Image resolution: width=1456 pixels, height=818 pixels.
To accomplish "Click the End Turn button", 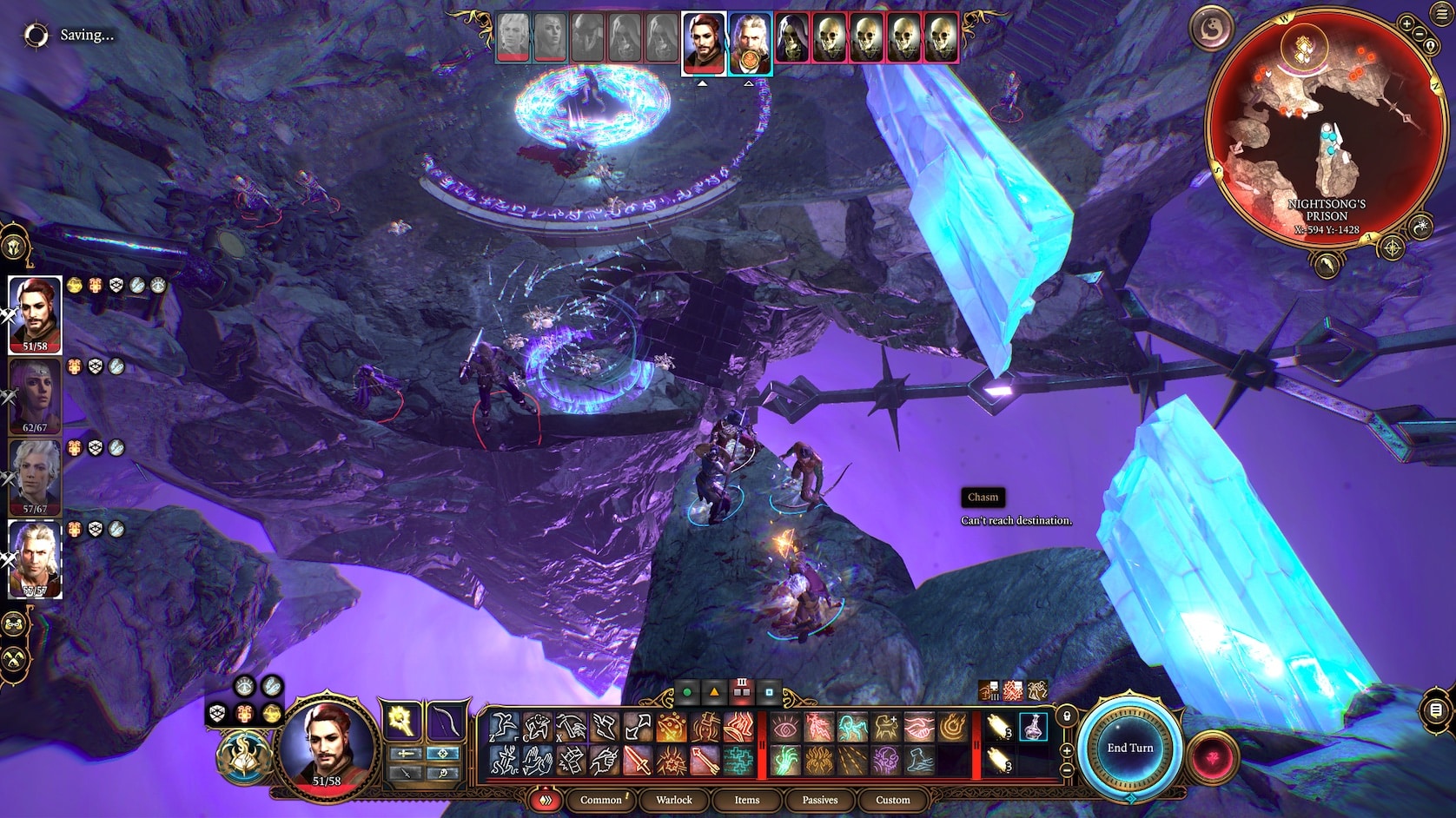I will point(1129,748).
